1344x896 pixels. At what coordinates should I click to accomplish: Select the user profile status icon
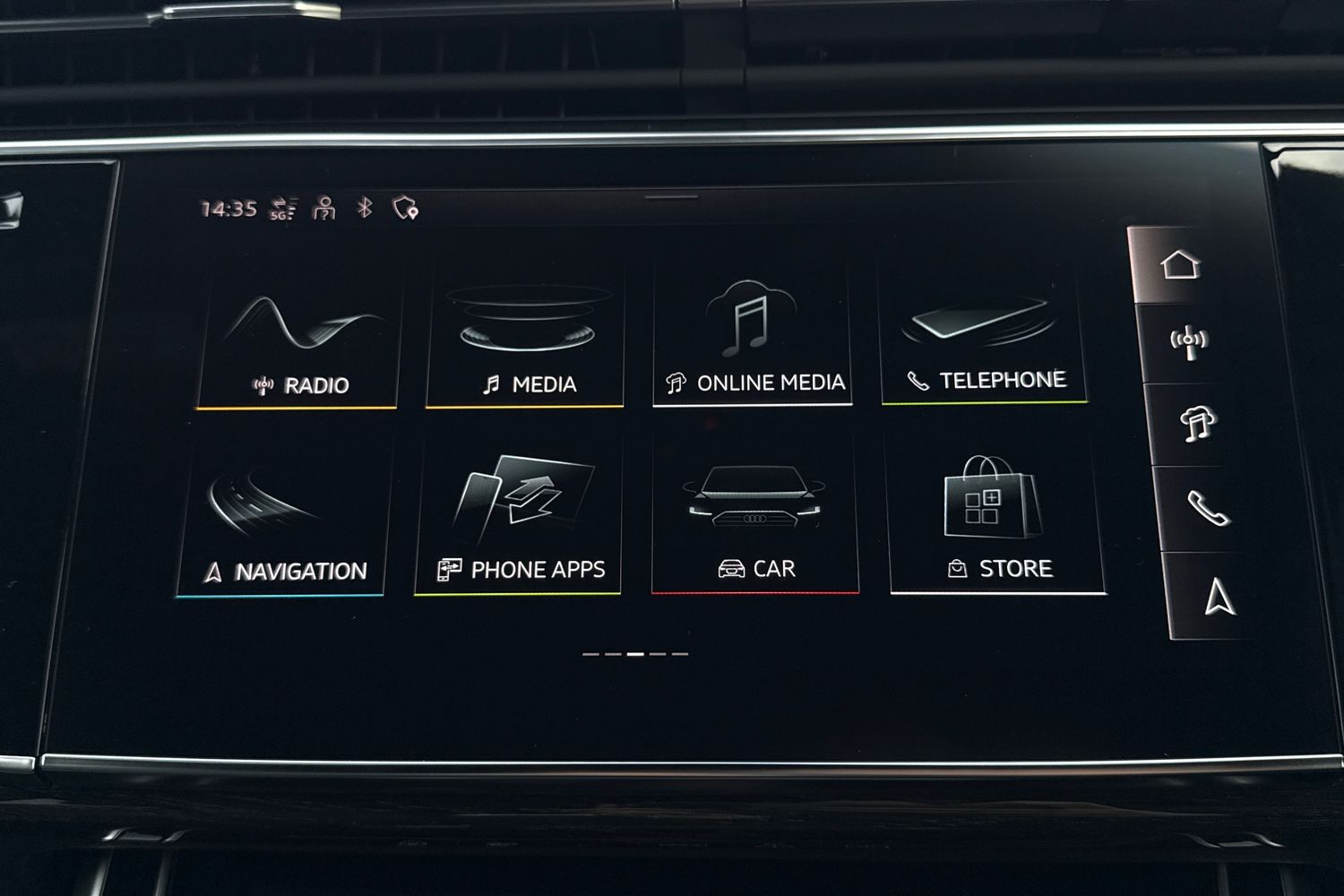[323, 209]
